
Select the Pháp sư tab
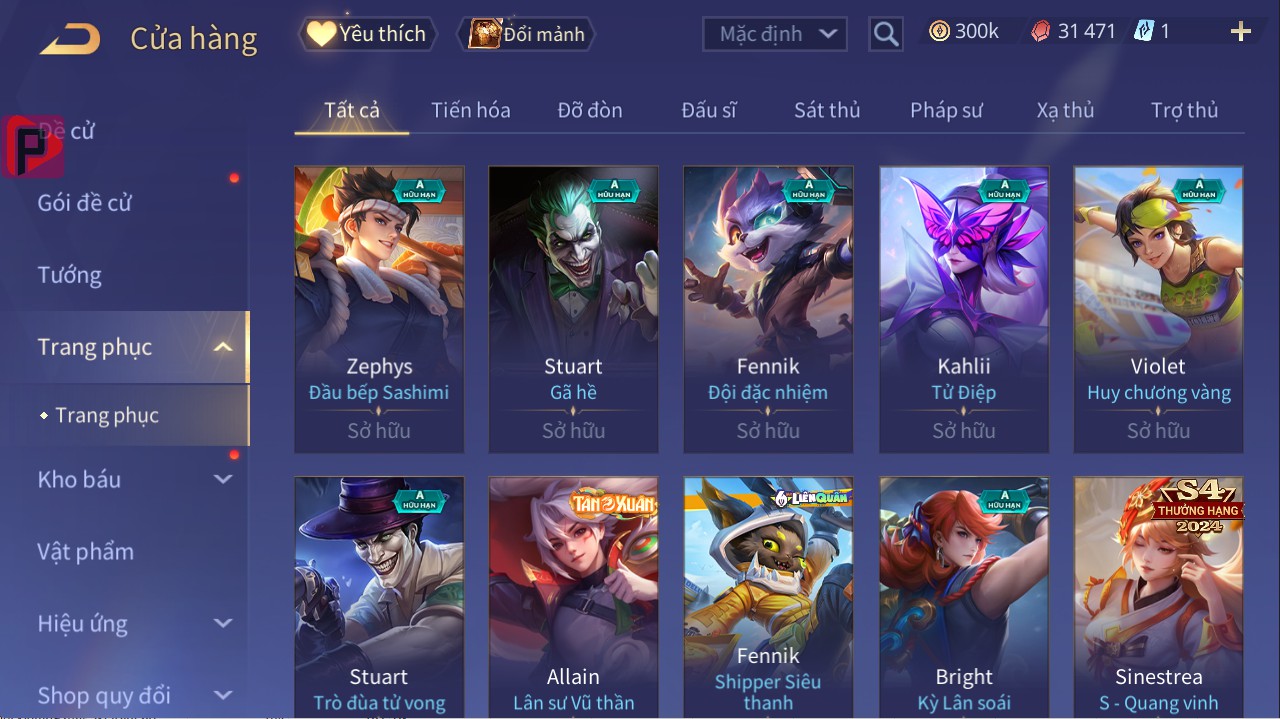point(946,110)
